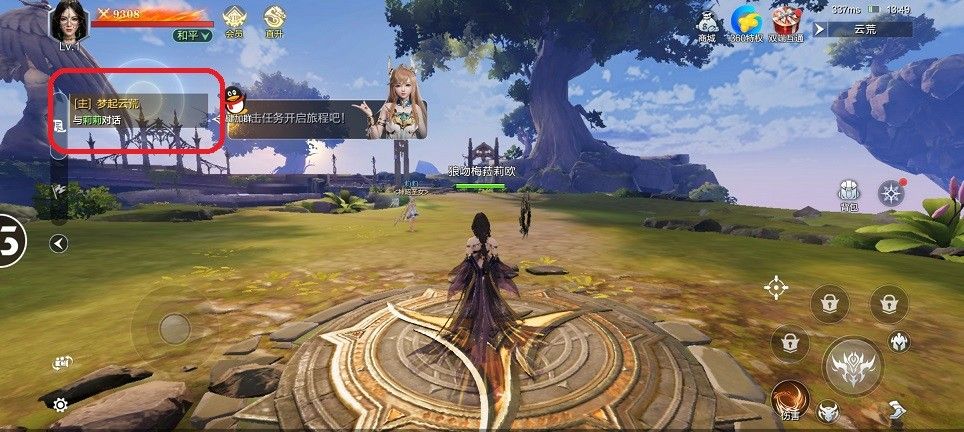The width and height of the screenshot is (964, 432).
Task: Collapse the left panel with arrow button
Action: (58, 243)
